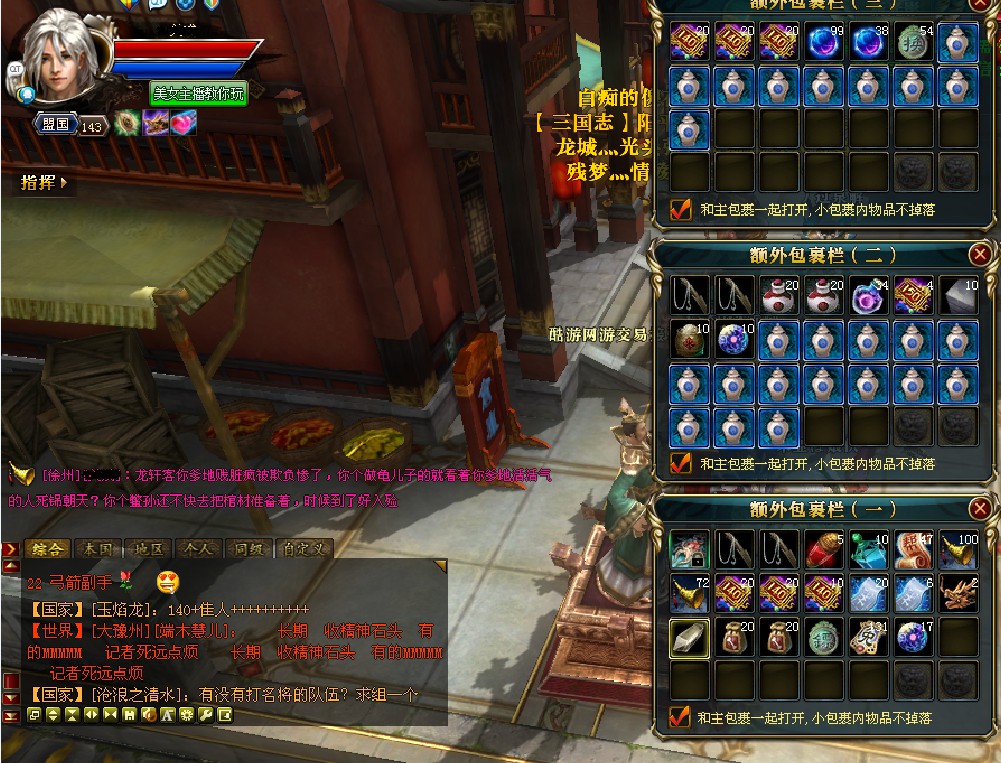Viewport: 1001px width, 763px height.
Task: Select the golden horn stack of 100
Action: tap(958, 549)
